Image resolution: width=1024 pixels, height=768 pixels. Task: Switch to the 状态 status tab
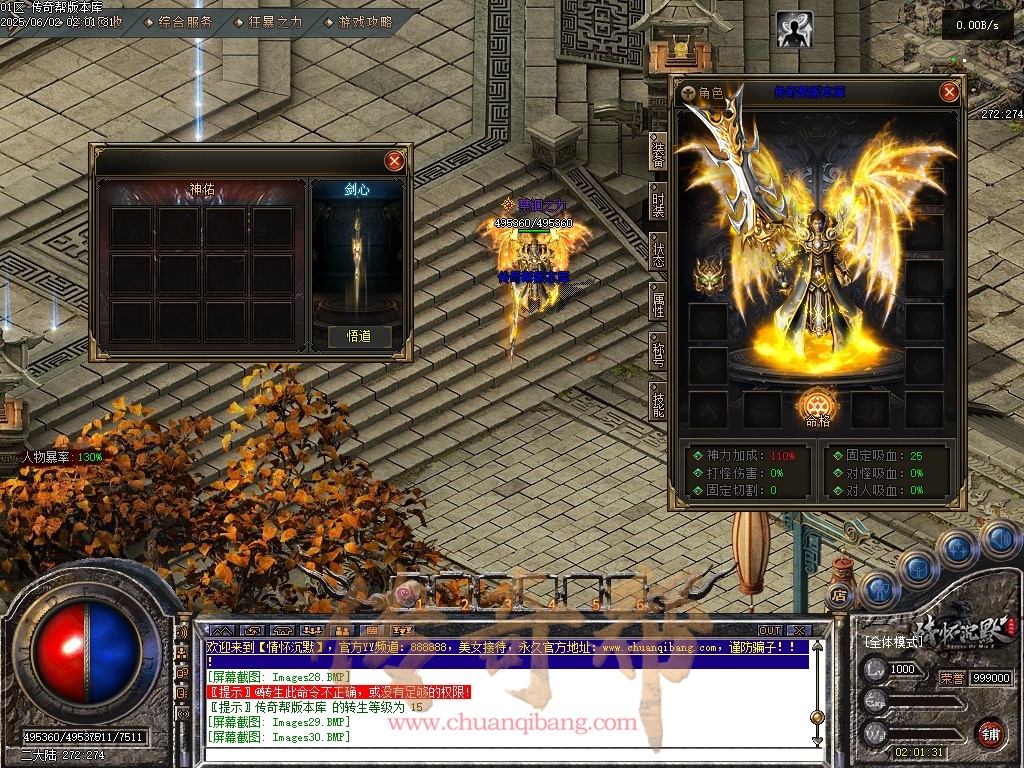point(658,254)
